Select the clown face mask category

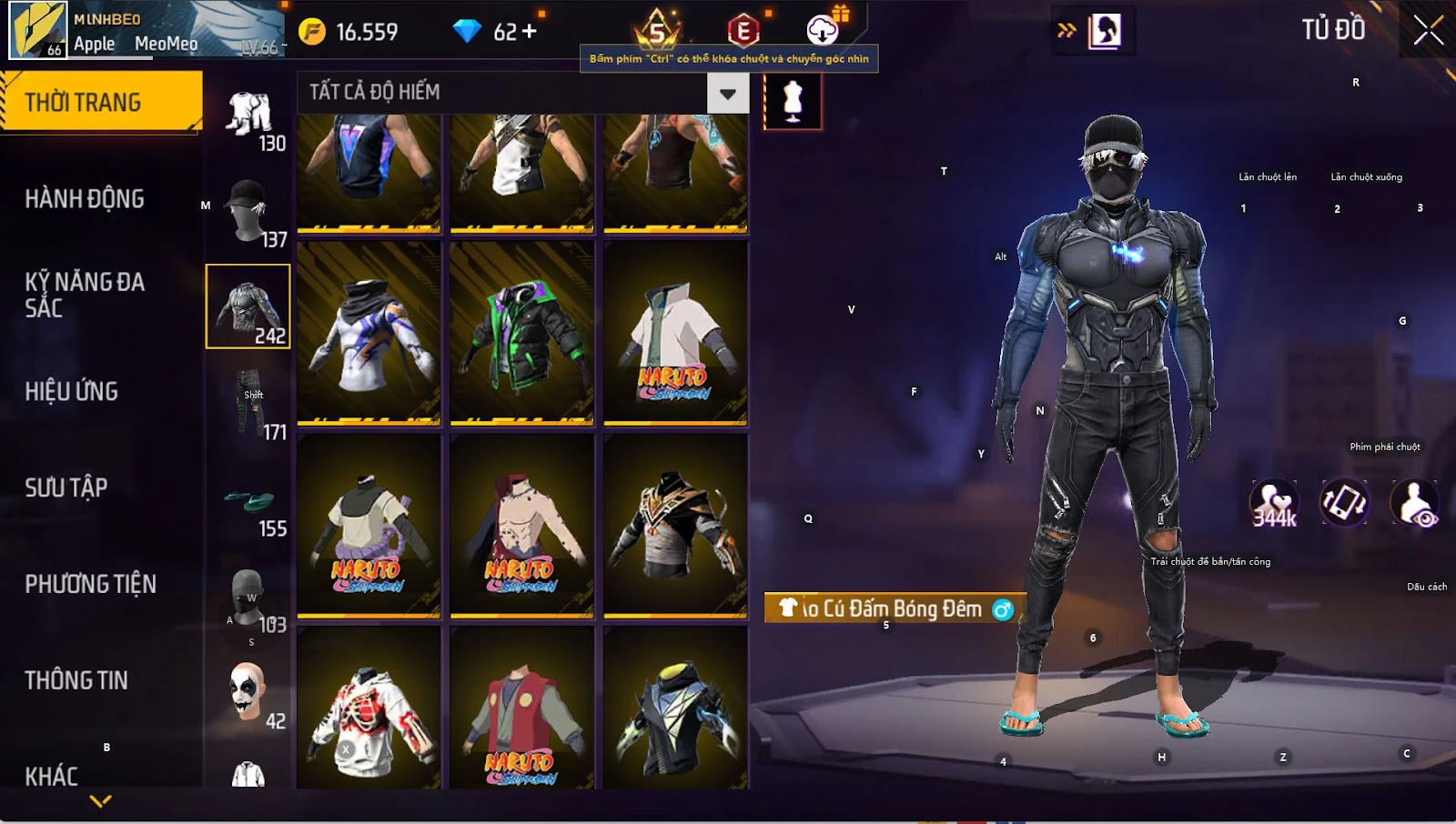click(248, 692)
